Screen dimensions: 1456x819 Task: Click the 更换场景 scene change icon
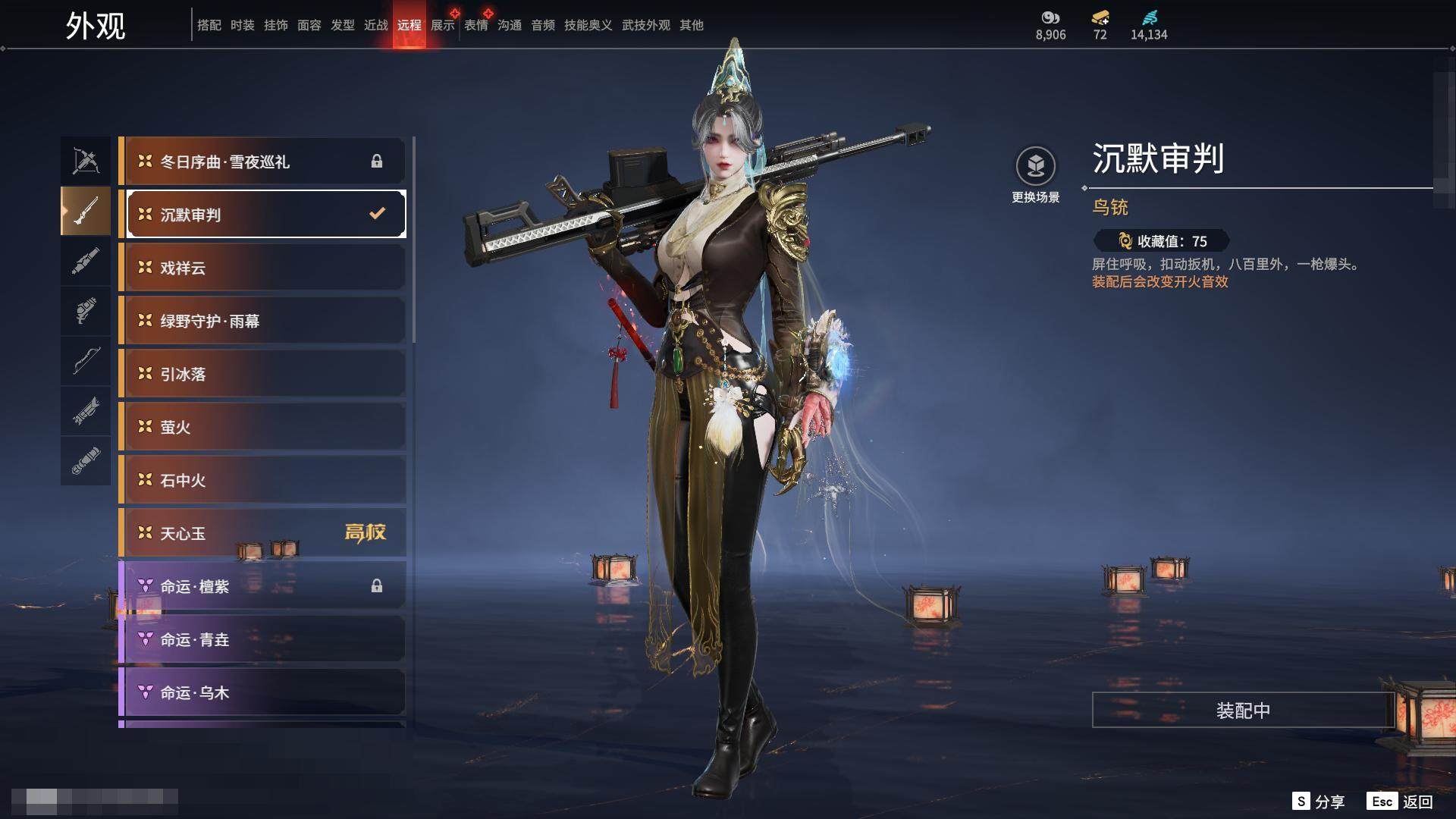coord(1035,167)
